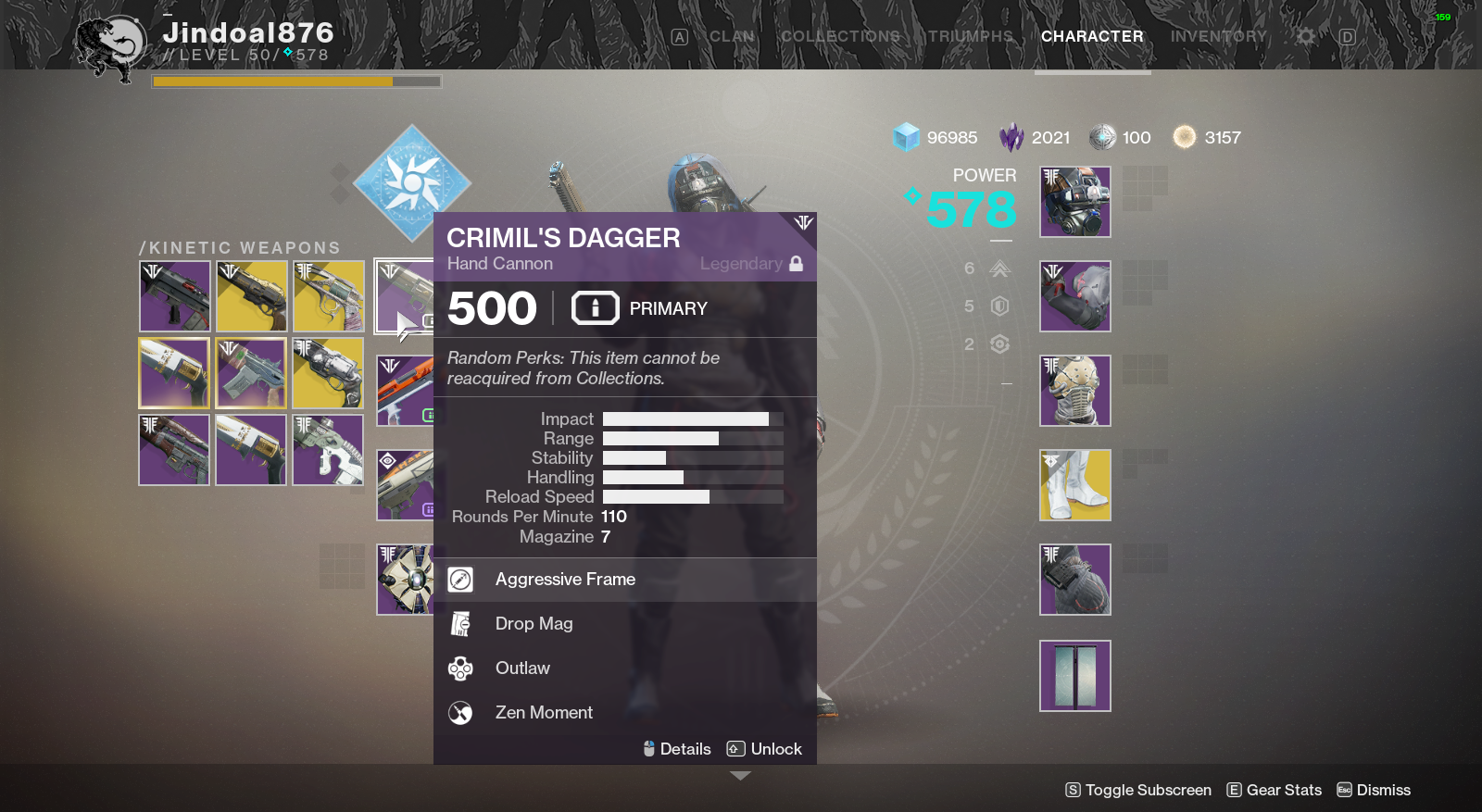Viewport: 1482px width, 812px height.
Task: Open the CLAN menu
Action: click(x=731, y=36)
